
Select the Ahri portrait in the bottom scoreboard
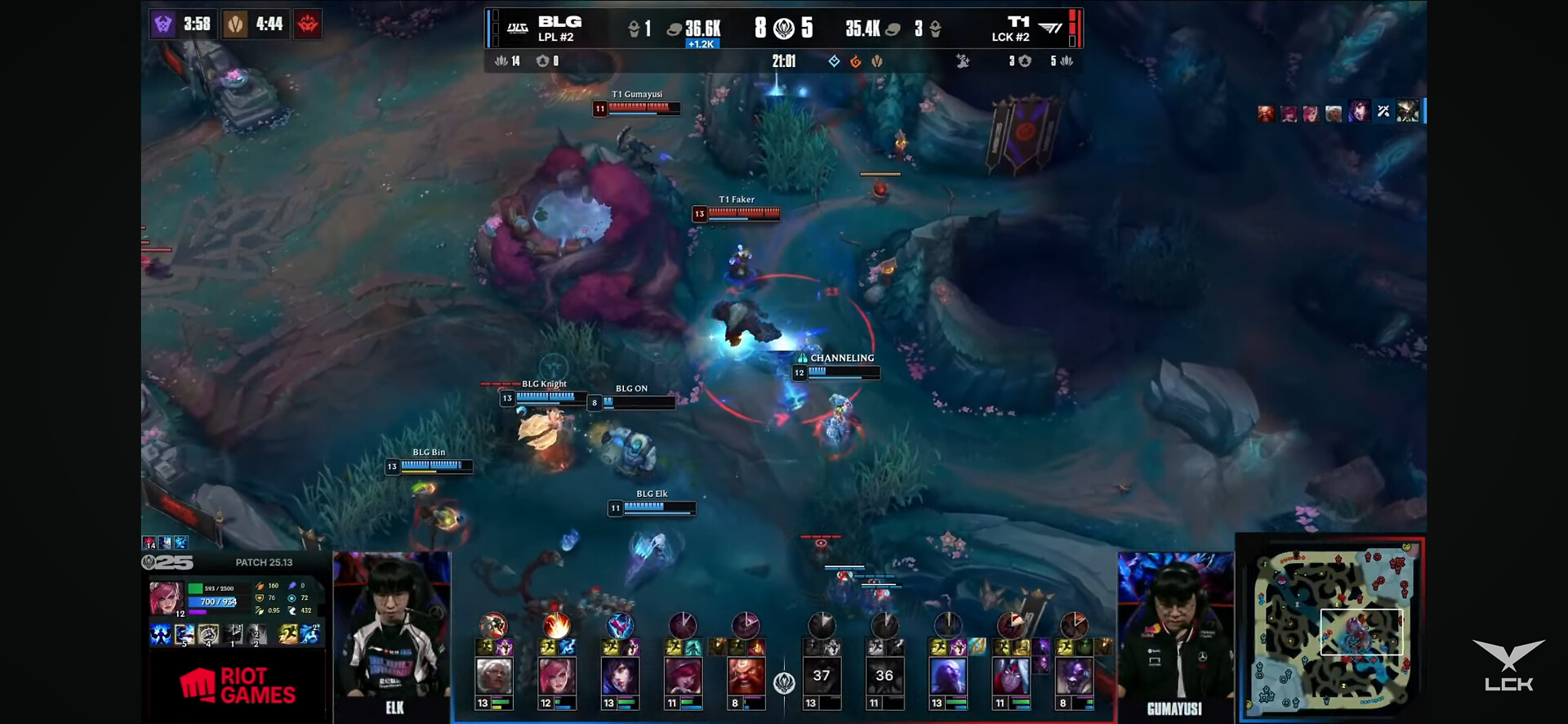(x=620, y=677)
